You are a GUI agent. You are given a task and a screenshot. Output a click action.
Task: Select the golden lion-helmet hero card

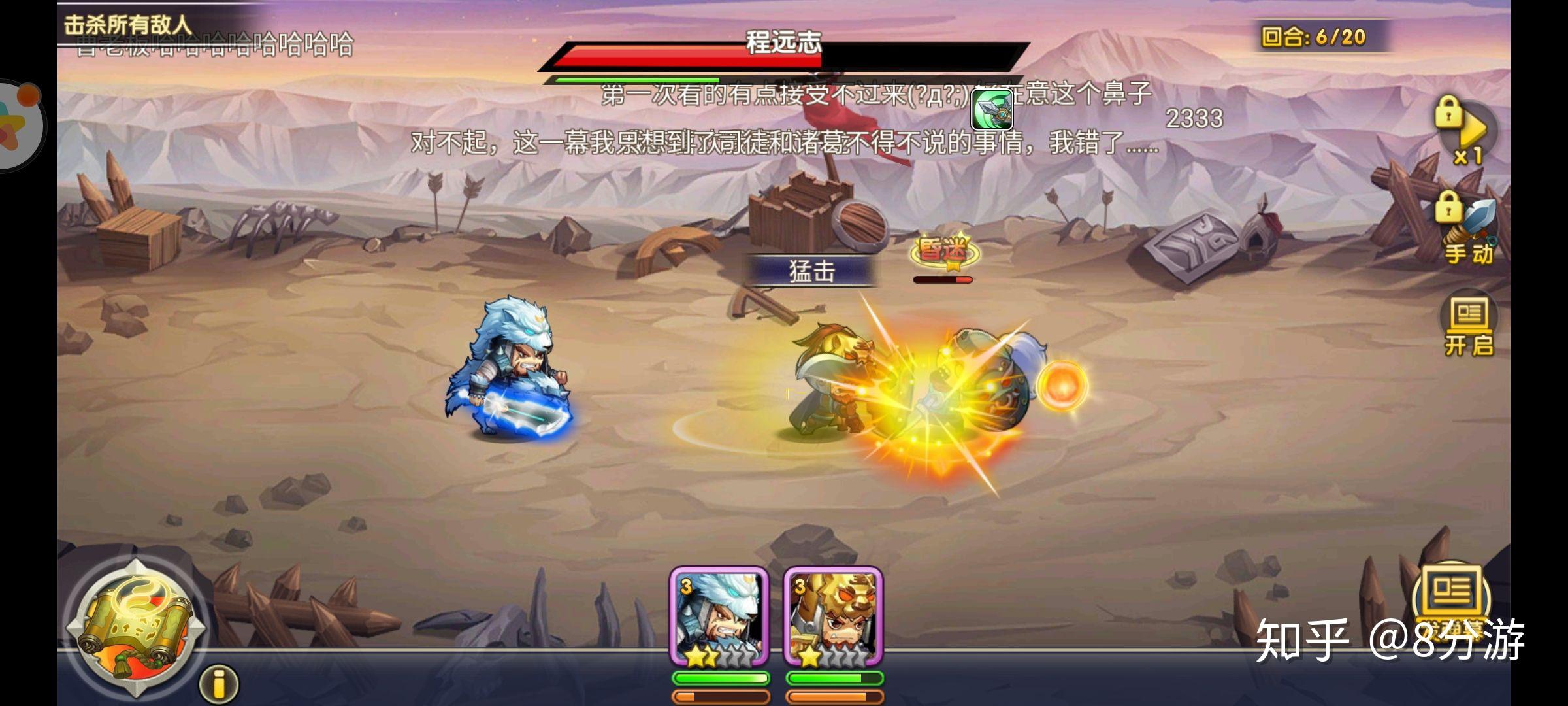coord(833,616)
